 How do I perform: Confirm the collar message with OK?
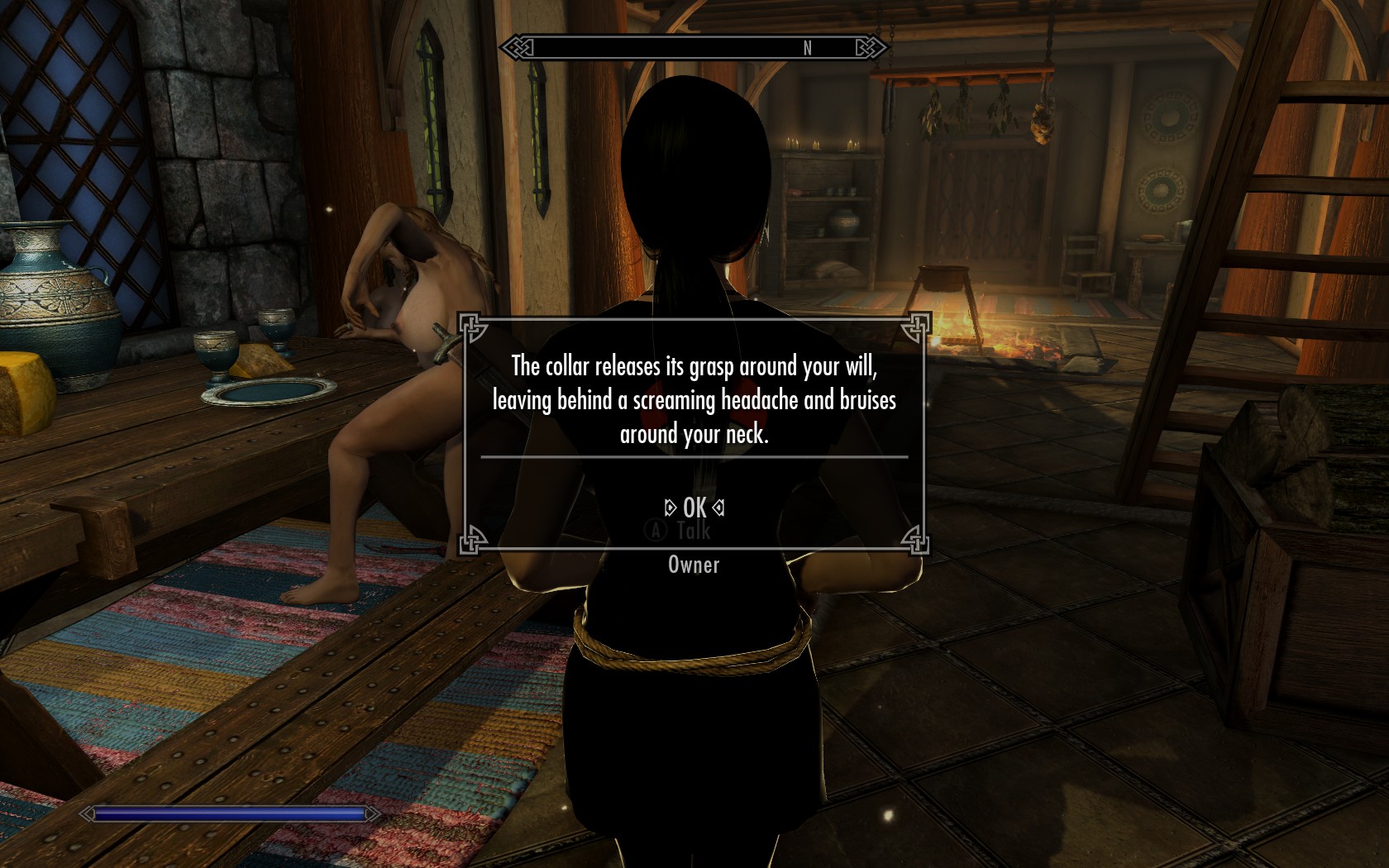tap(694, 508)
